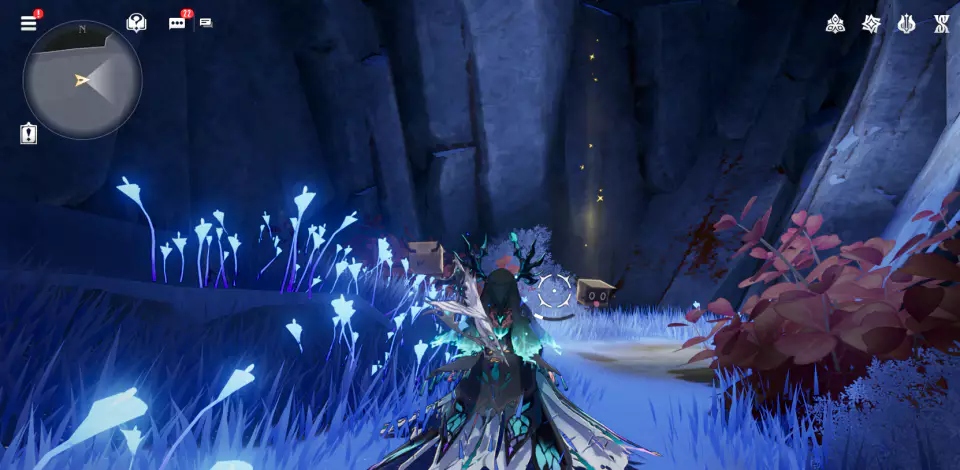960x470 pixels.
Task: Open chat with 22 unread messages
Action: tap(177, 23)
